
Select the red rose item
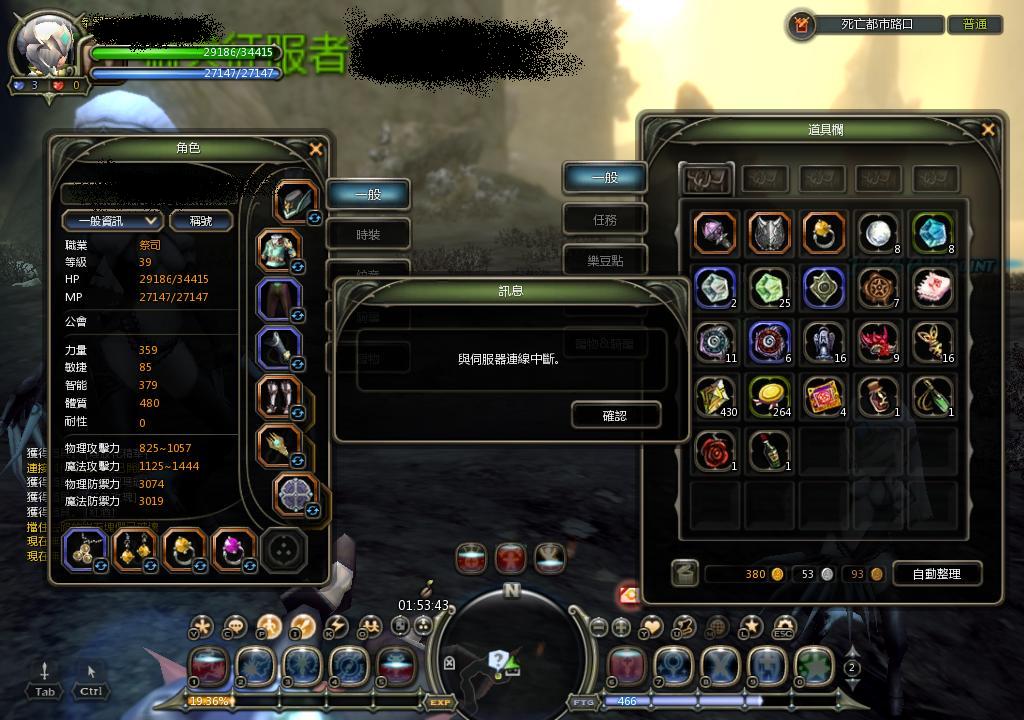click(714, 451)
